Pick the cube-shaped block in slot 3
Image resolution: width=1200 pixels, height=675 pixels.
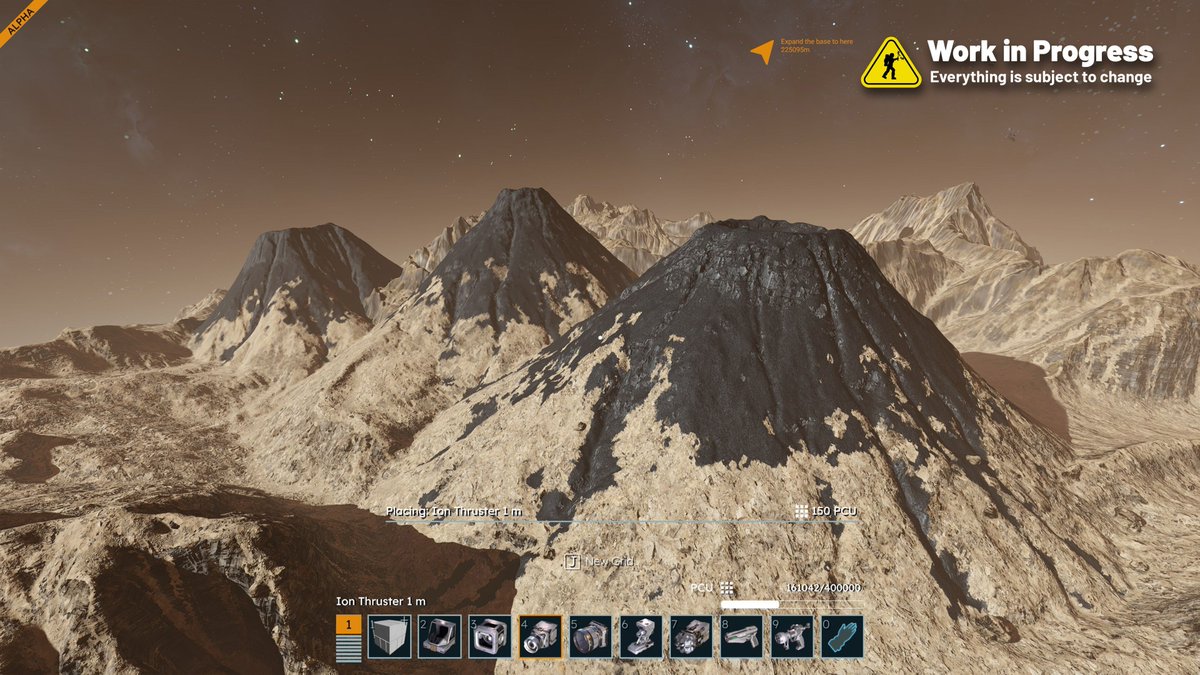(x=490, y=637)
